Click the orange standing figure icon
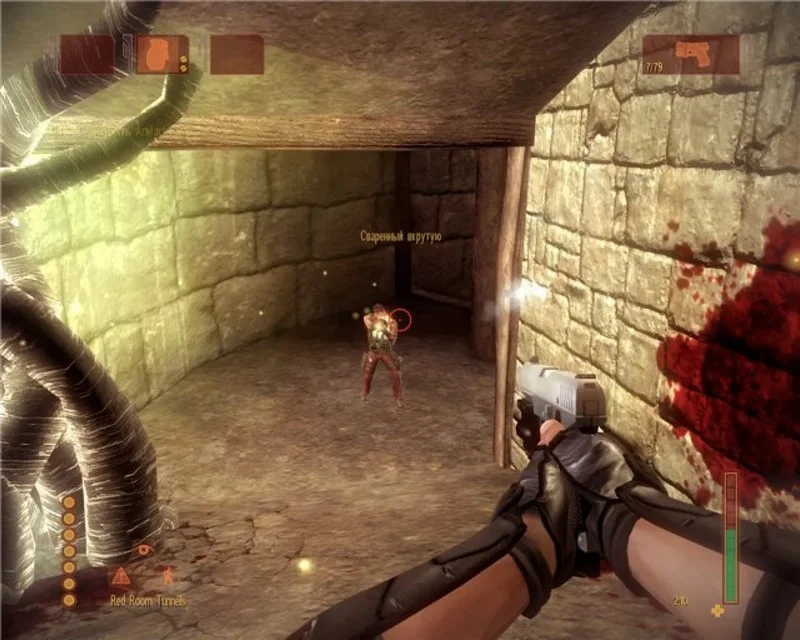Viewport: 800px width, 640px height. pyautogui.click(x=167, y=575)
